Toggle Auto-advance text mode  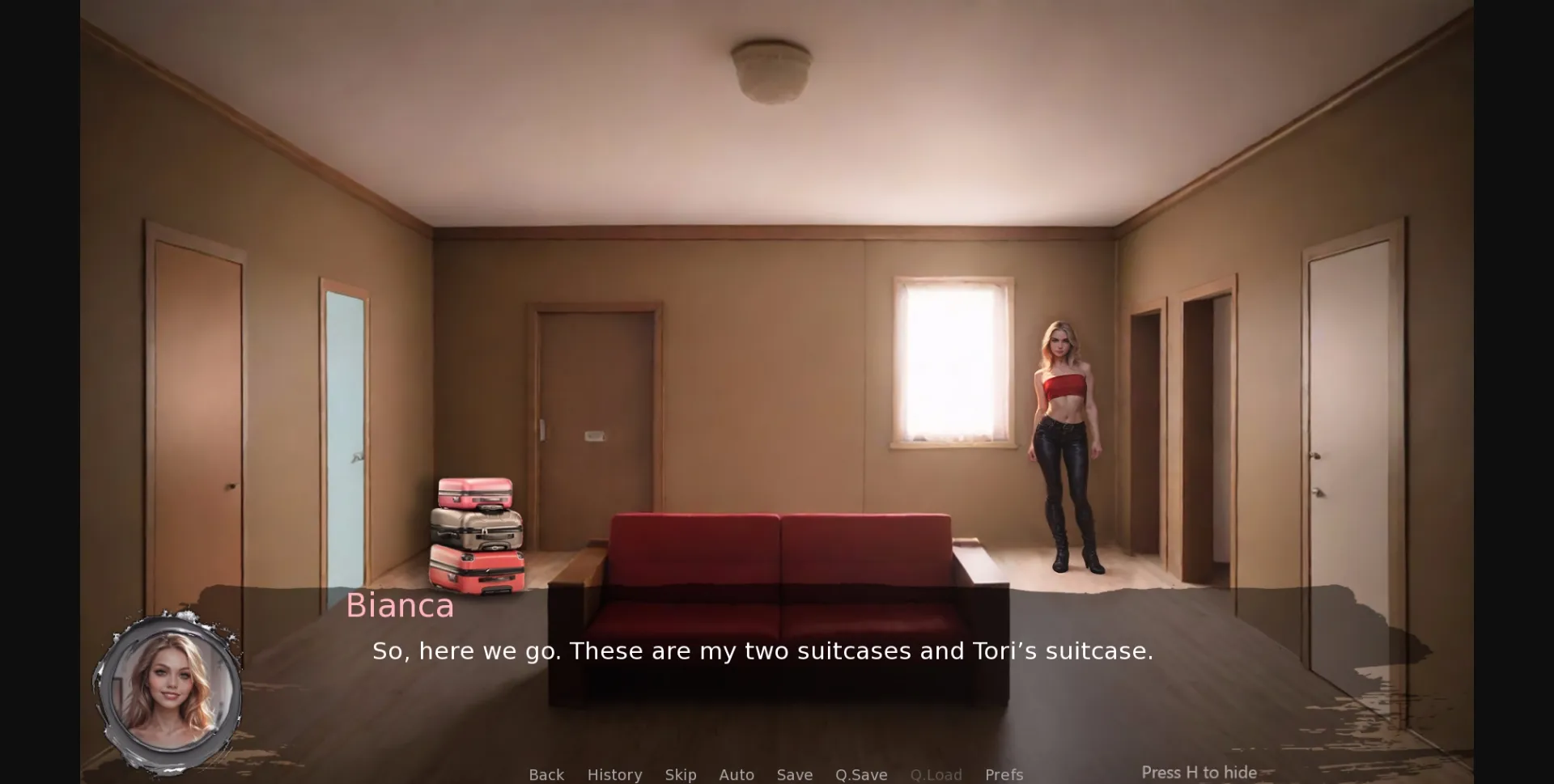[x=737, y=774]
